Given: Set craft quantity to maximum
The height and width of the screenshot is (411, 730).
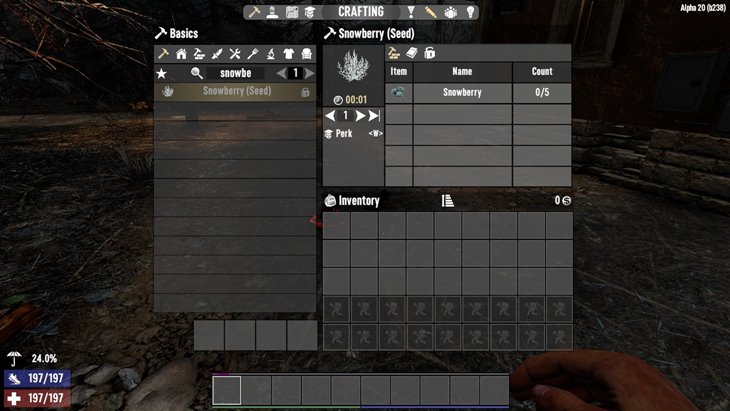Looking at the screenshot, I should 374,116.
